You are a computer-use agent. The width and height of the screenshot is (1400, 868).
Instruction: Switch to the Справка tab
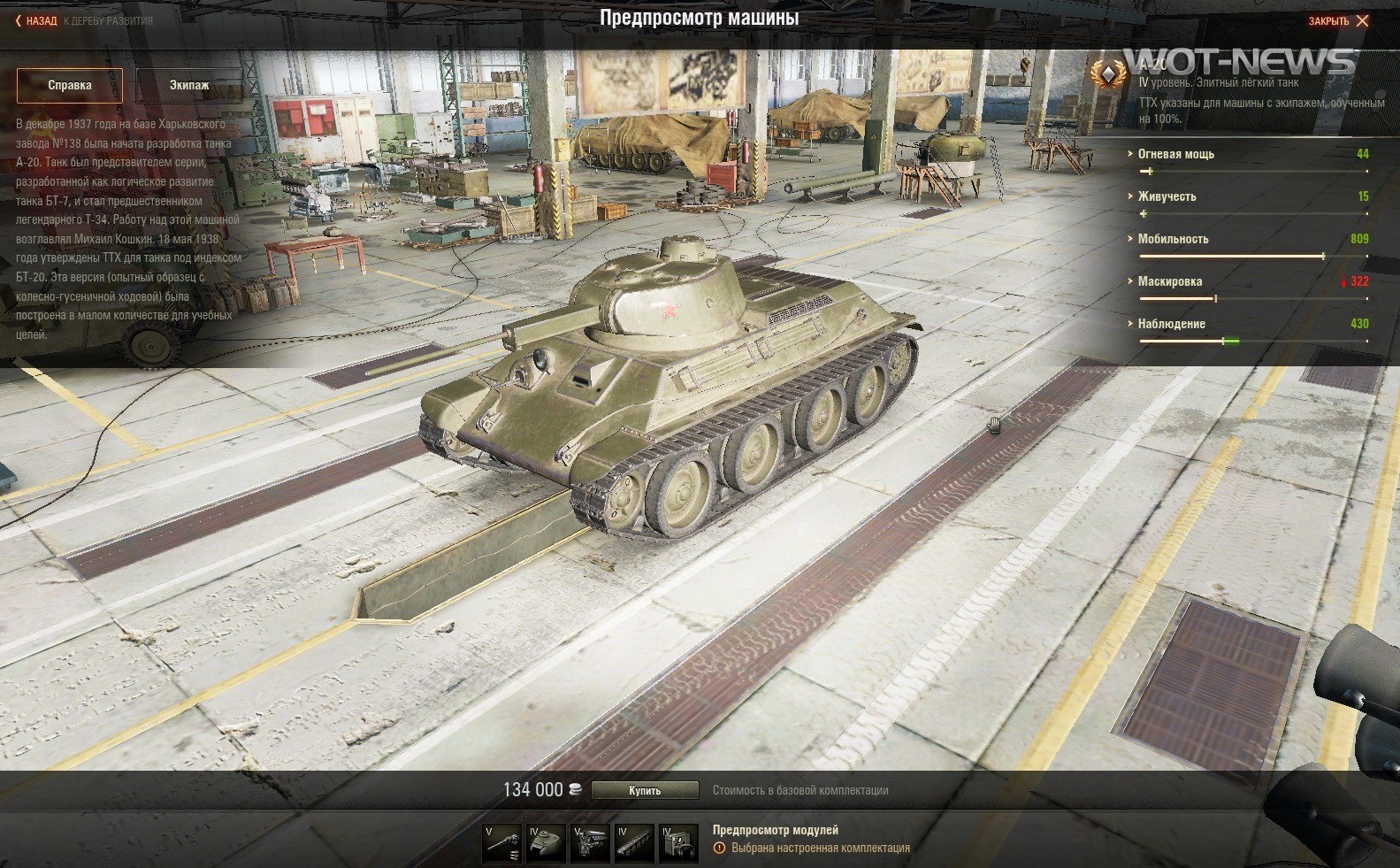70,86
